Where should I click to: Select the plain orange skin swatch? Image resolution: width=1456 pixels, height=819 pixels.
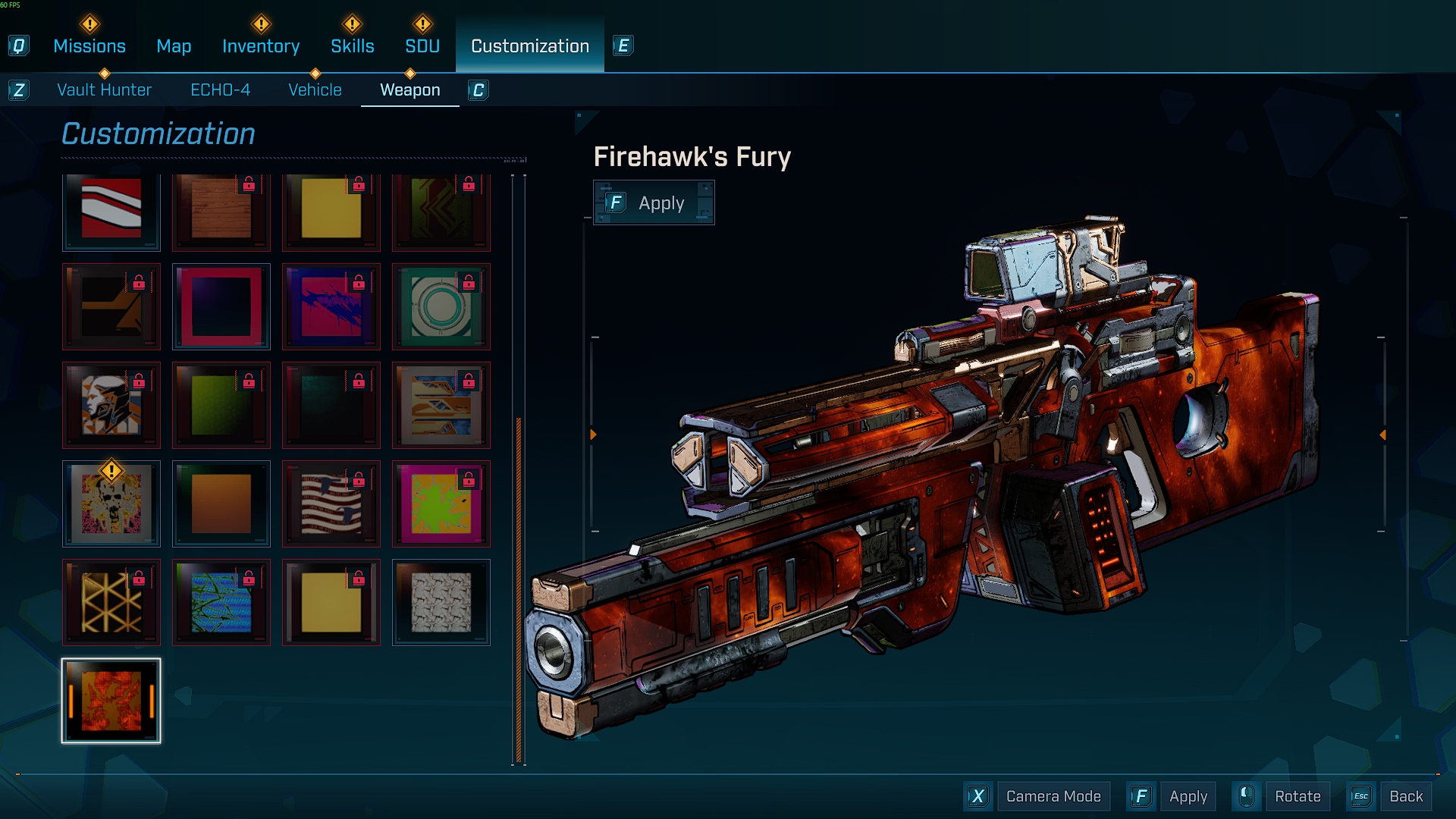[221, 504]
